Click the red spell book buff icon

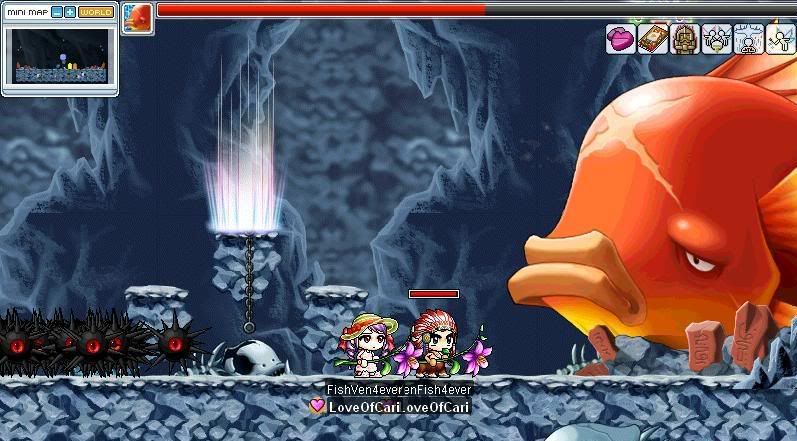[652, 39]
